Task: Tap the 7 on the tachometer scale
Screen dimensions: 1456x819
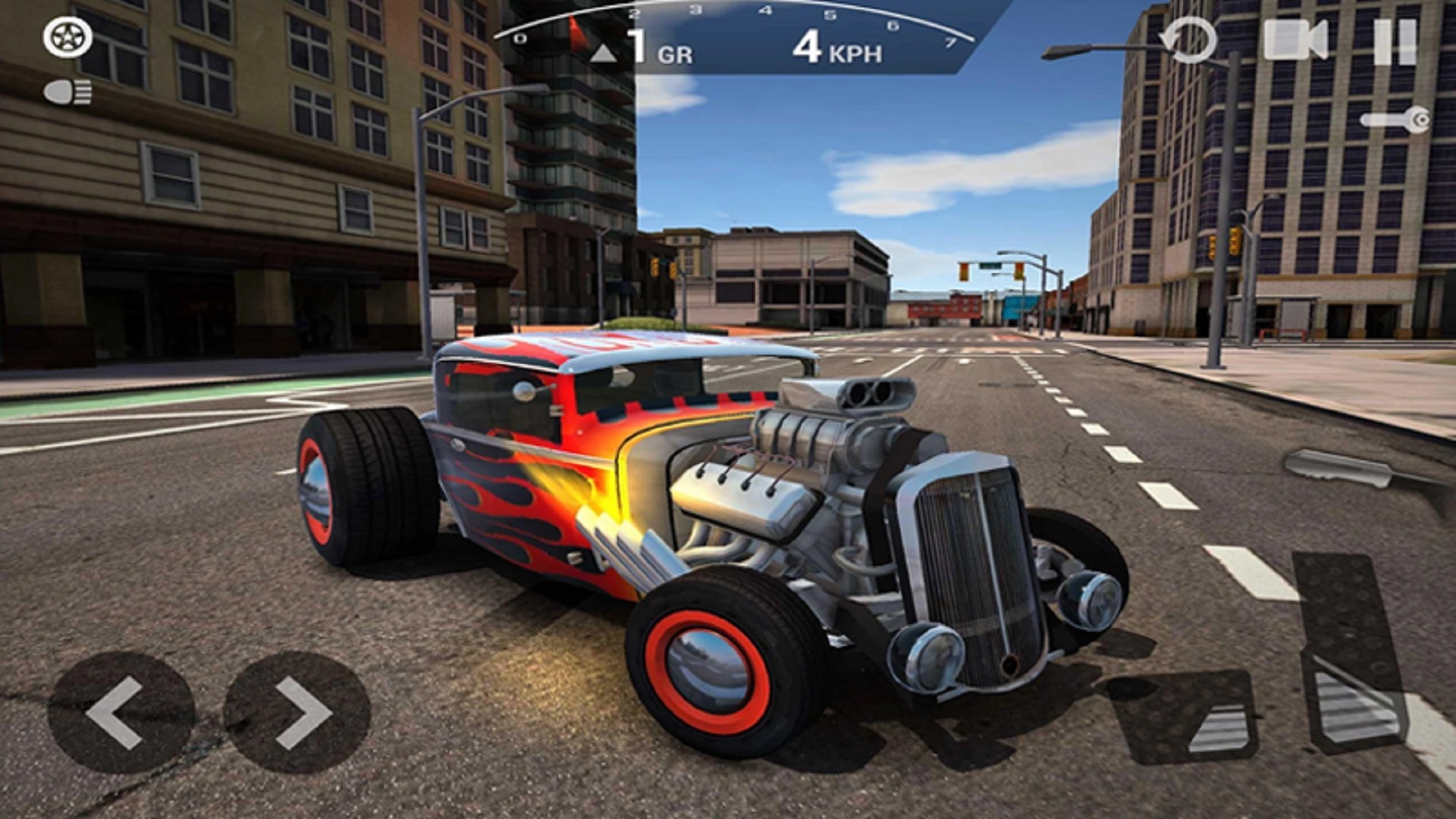Action: 952,42
